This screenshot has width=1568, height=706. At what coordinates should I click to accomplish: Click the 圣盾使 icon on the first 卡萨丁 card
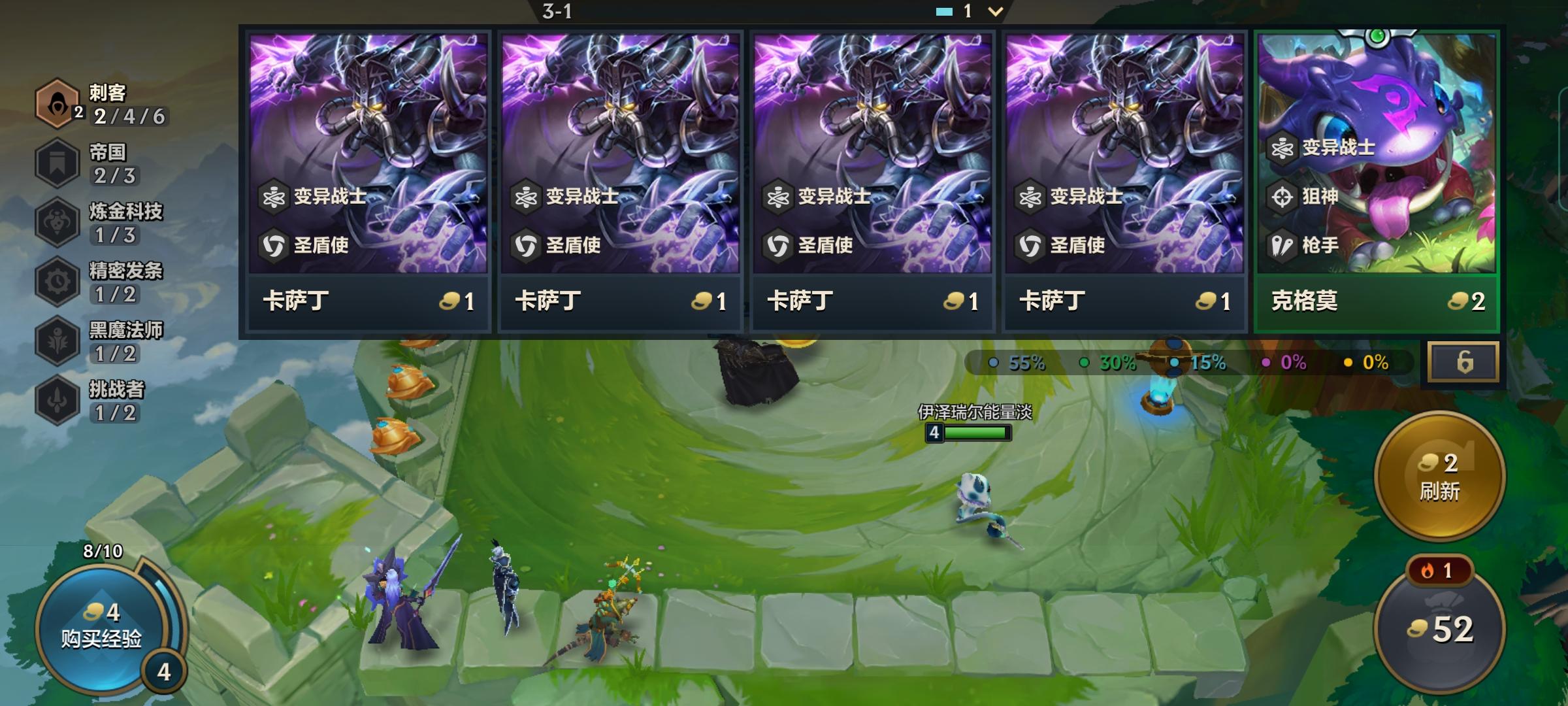[276, 246]
